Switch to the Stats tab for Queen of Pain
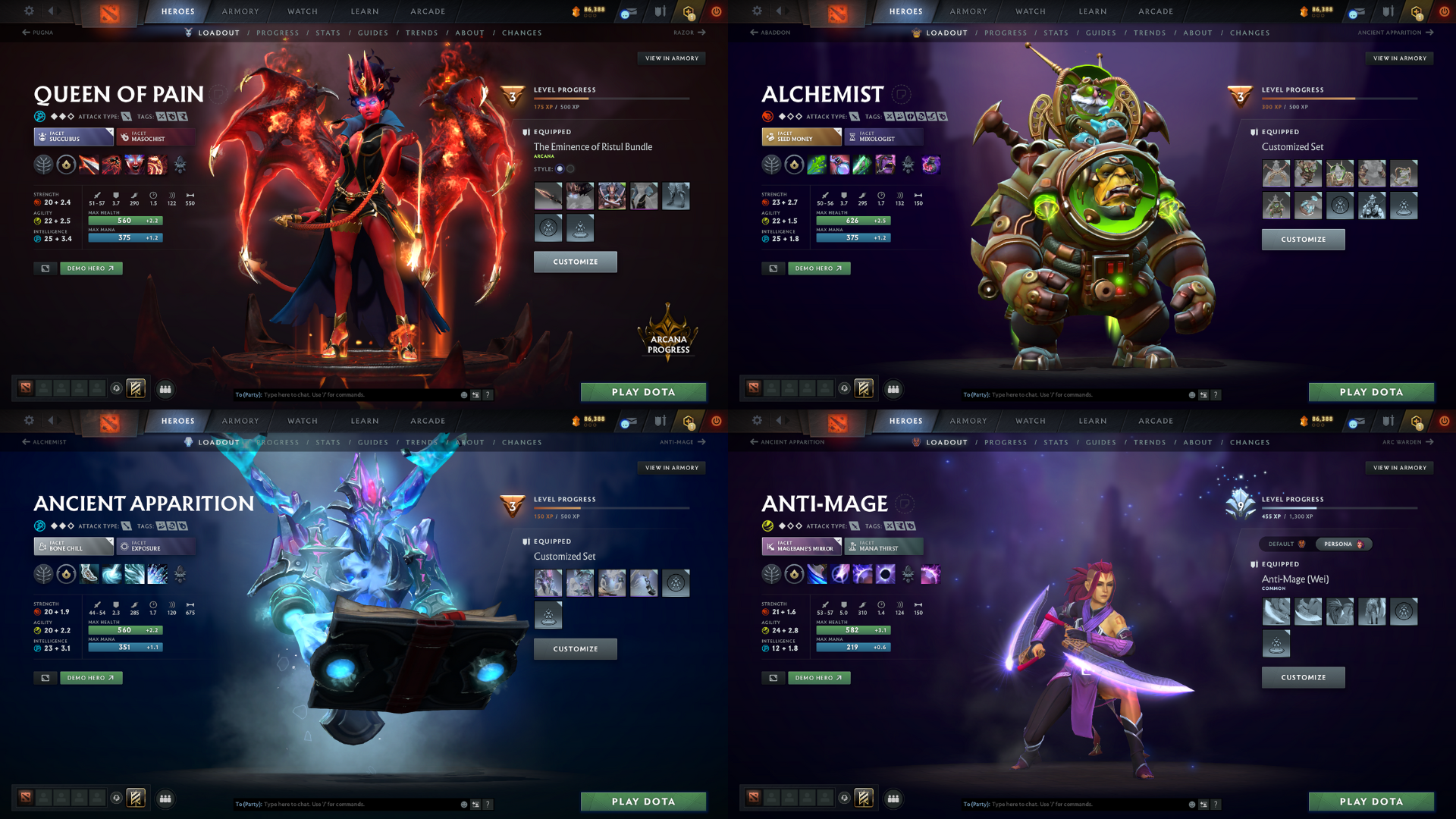The image size is (1456, 819). 328,33
